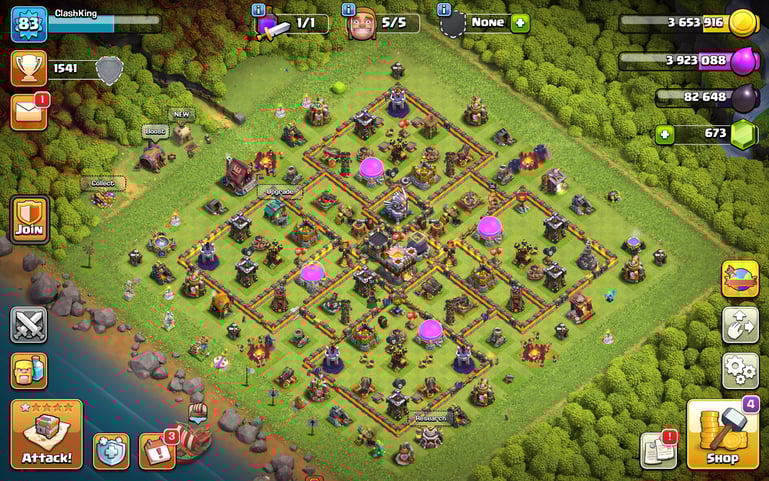Open the paper notes icon with alert
Viewport: 769px width, 481px height.
tap(659, 450)
